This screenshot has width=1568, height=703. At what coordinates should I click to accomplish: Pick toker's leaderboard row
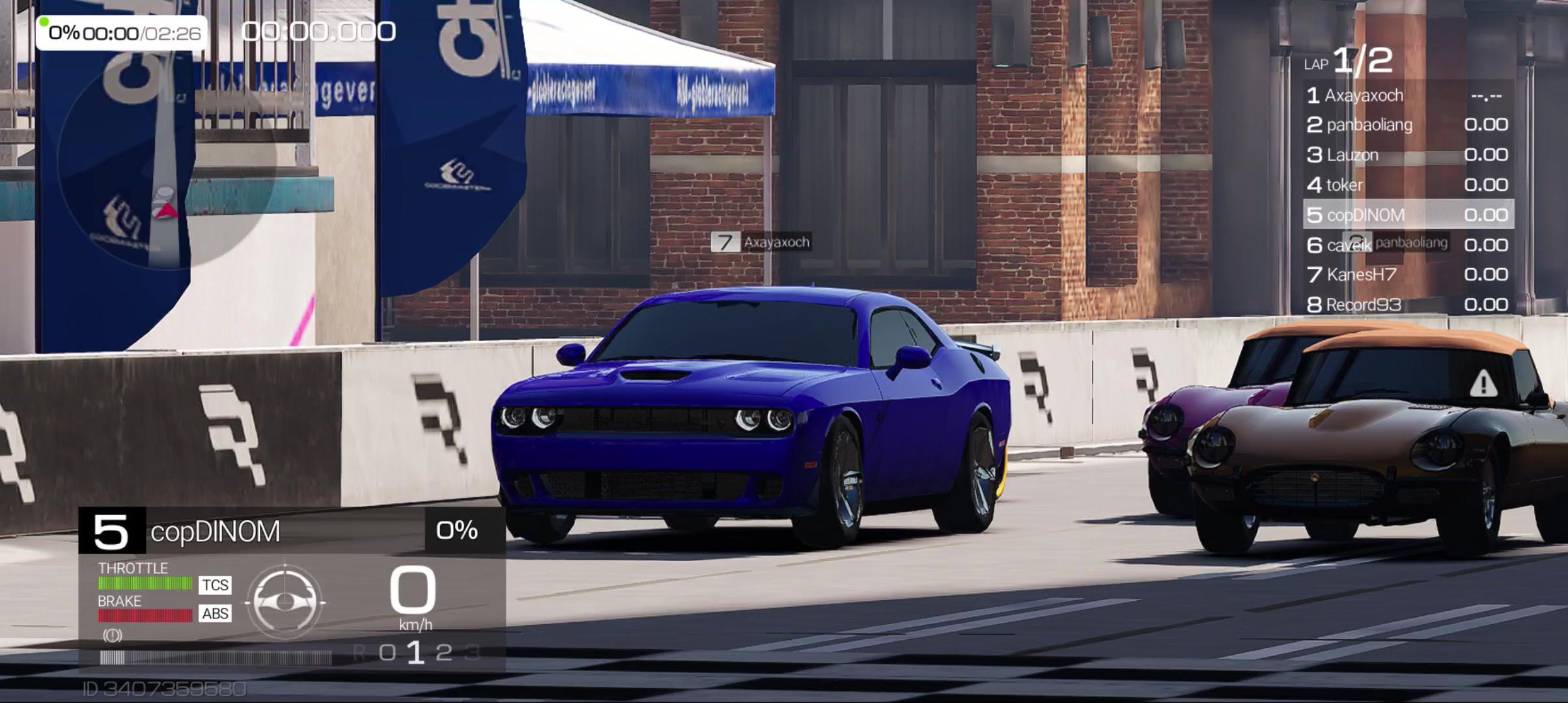[x=1407, y=185]
